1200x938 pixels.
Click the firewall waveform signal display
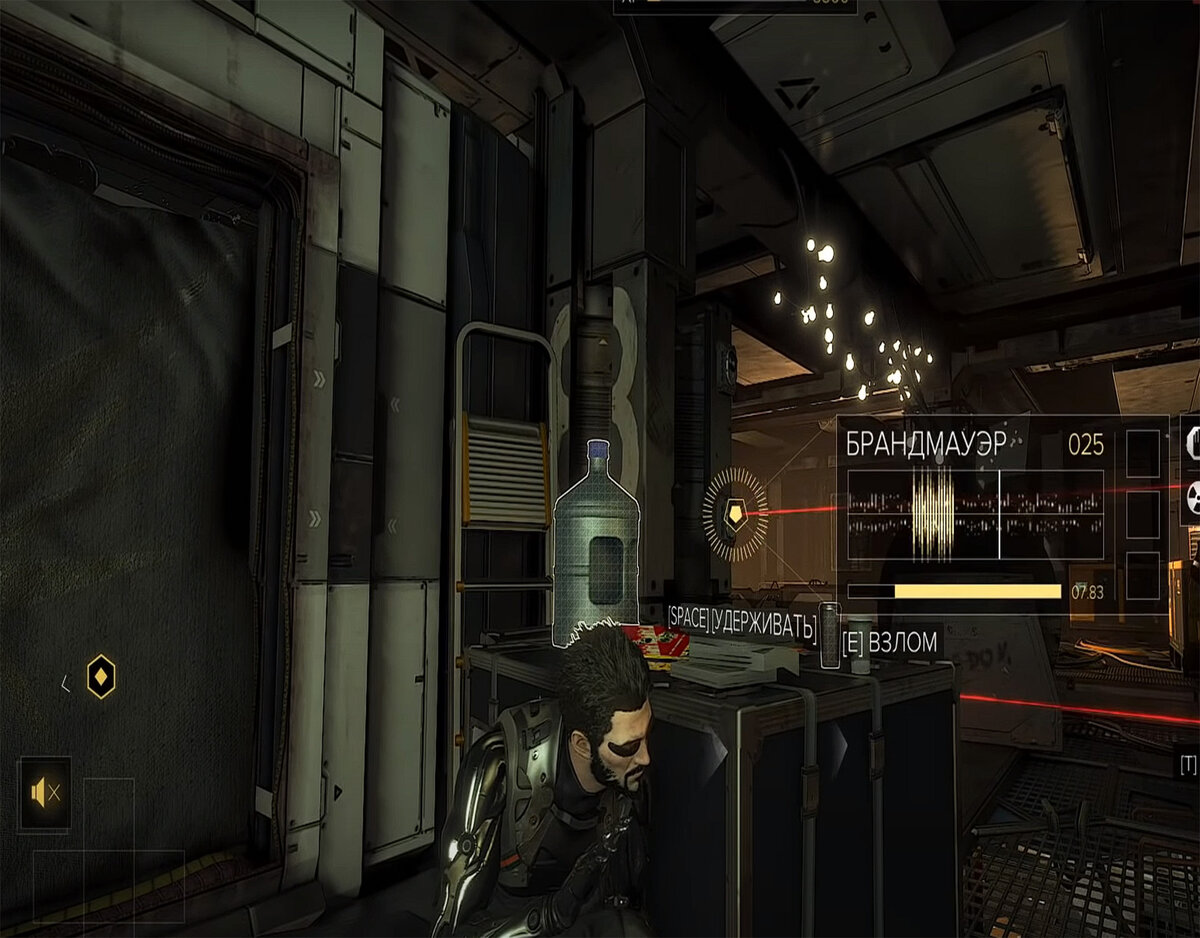(x=975, y=515)
